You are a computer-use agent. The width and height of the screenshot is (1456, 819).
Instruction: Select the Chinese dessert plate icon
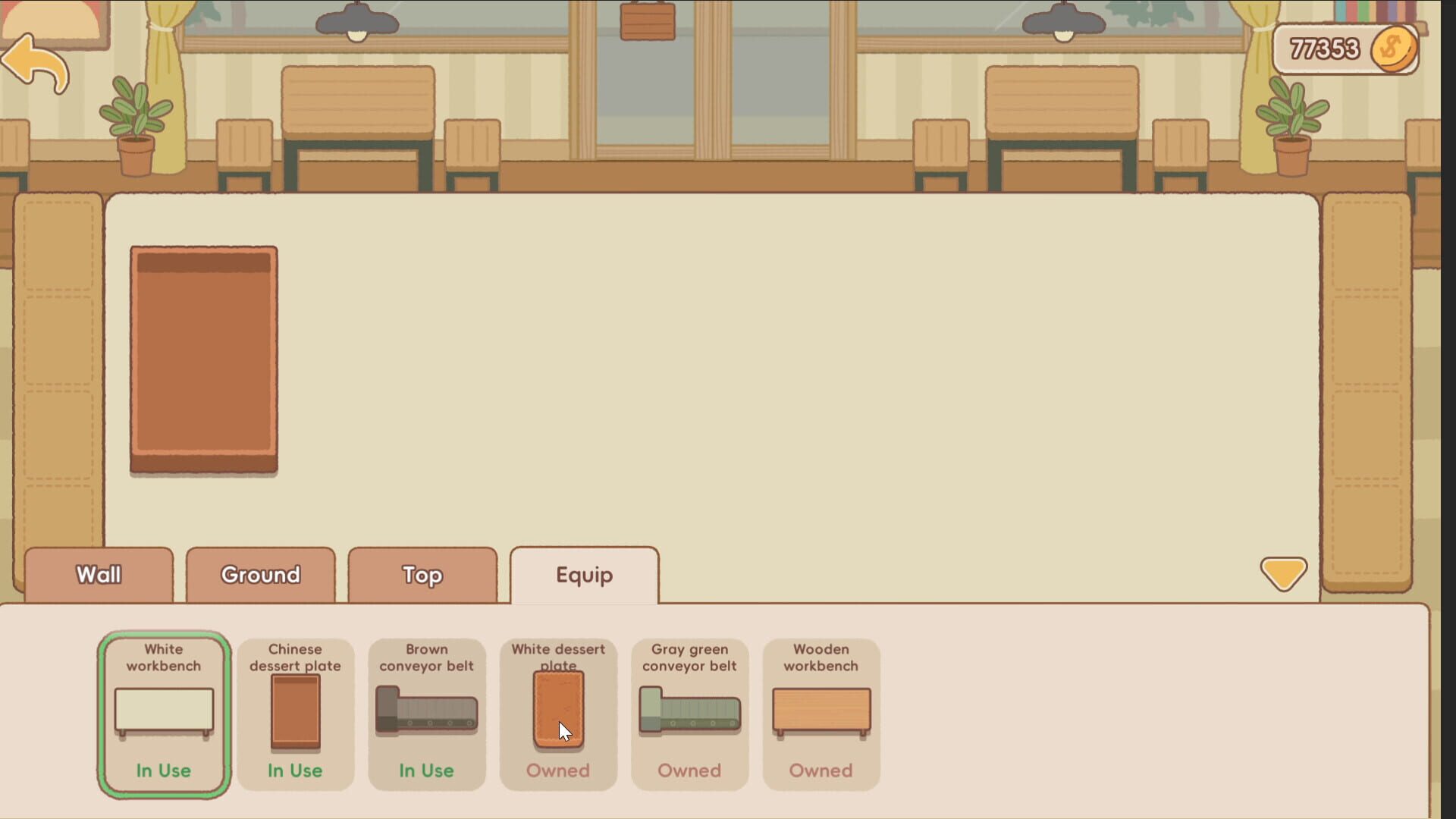[x=295, y=713]
